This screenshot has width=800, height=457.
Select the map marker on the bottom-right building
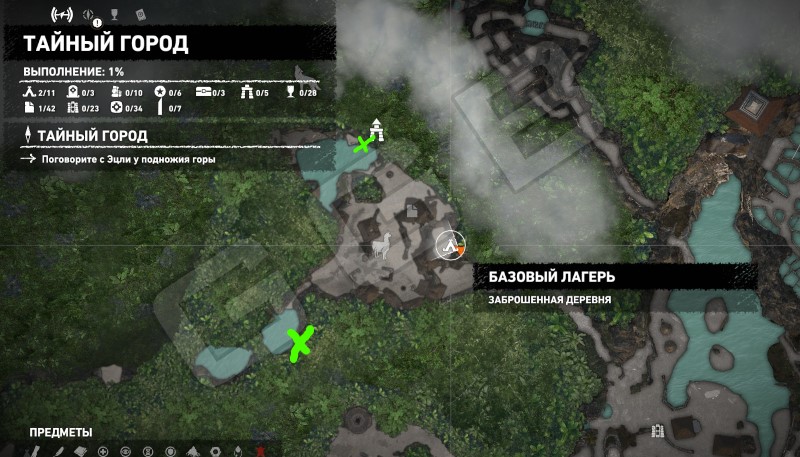click(657, 431)
